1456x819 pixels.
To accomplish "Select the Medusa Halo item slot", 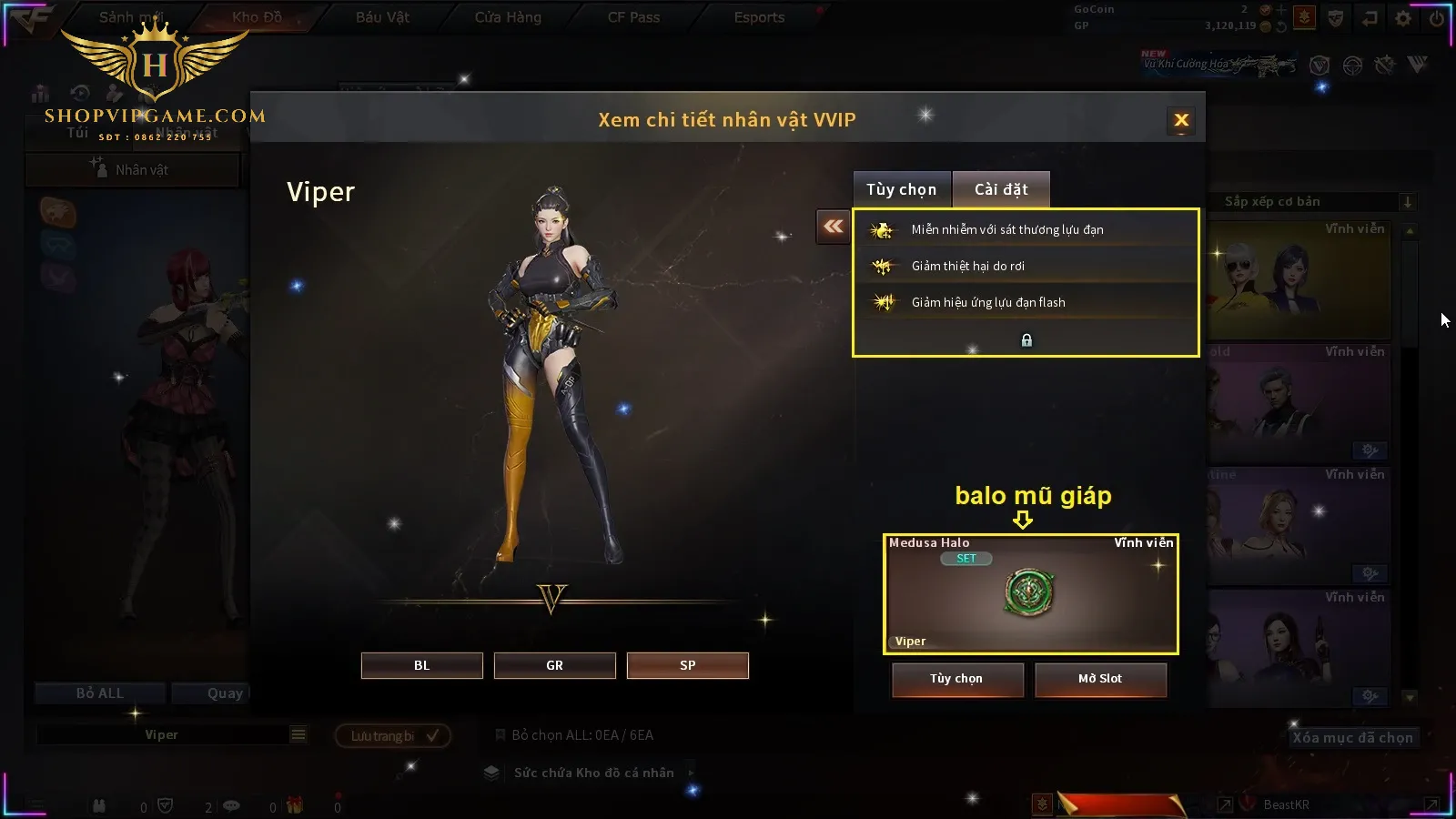I will [x=1030, y=593].
